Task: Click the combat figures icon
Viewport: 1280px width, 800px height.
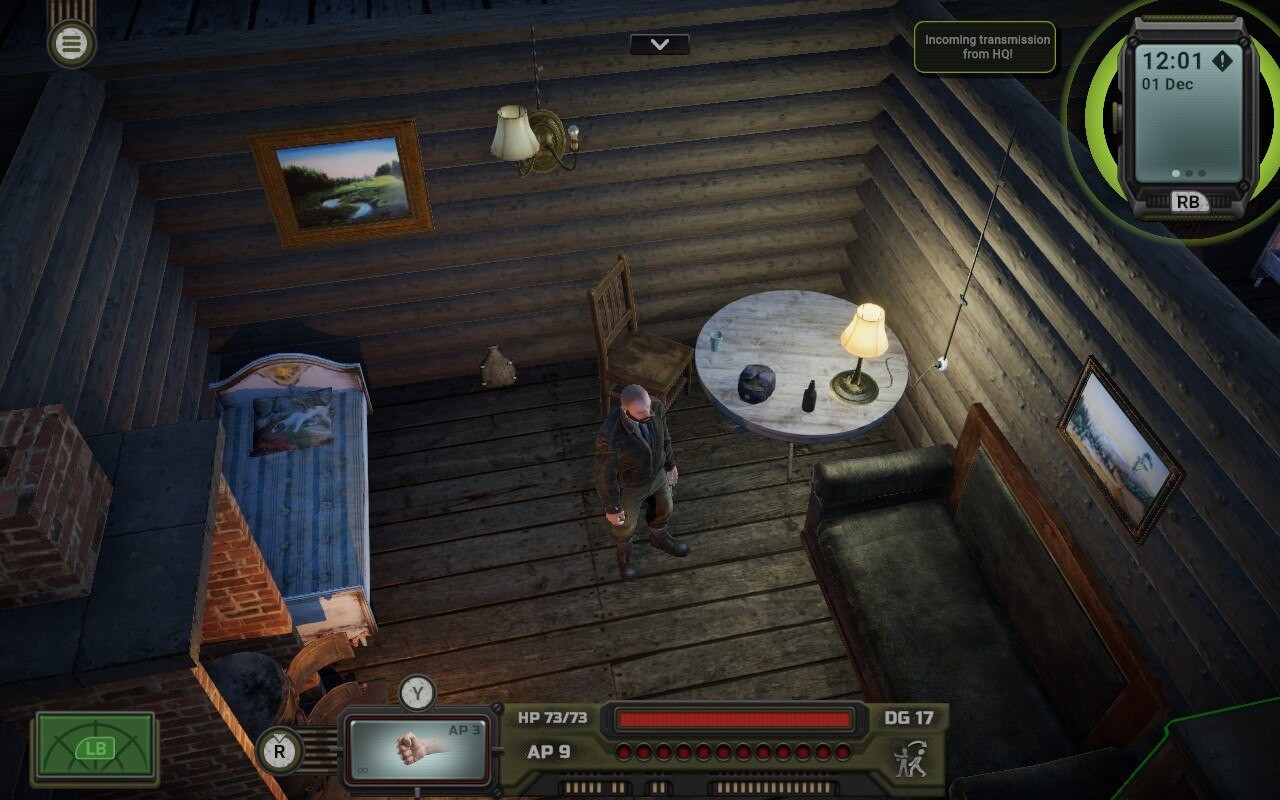Action: tap(910, 759)
